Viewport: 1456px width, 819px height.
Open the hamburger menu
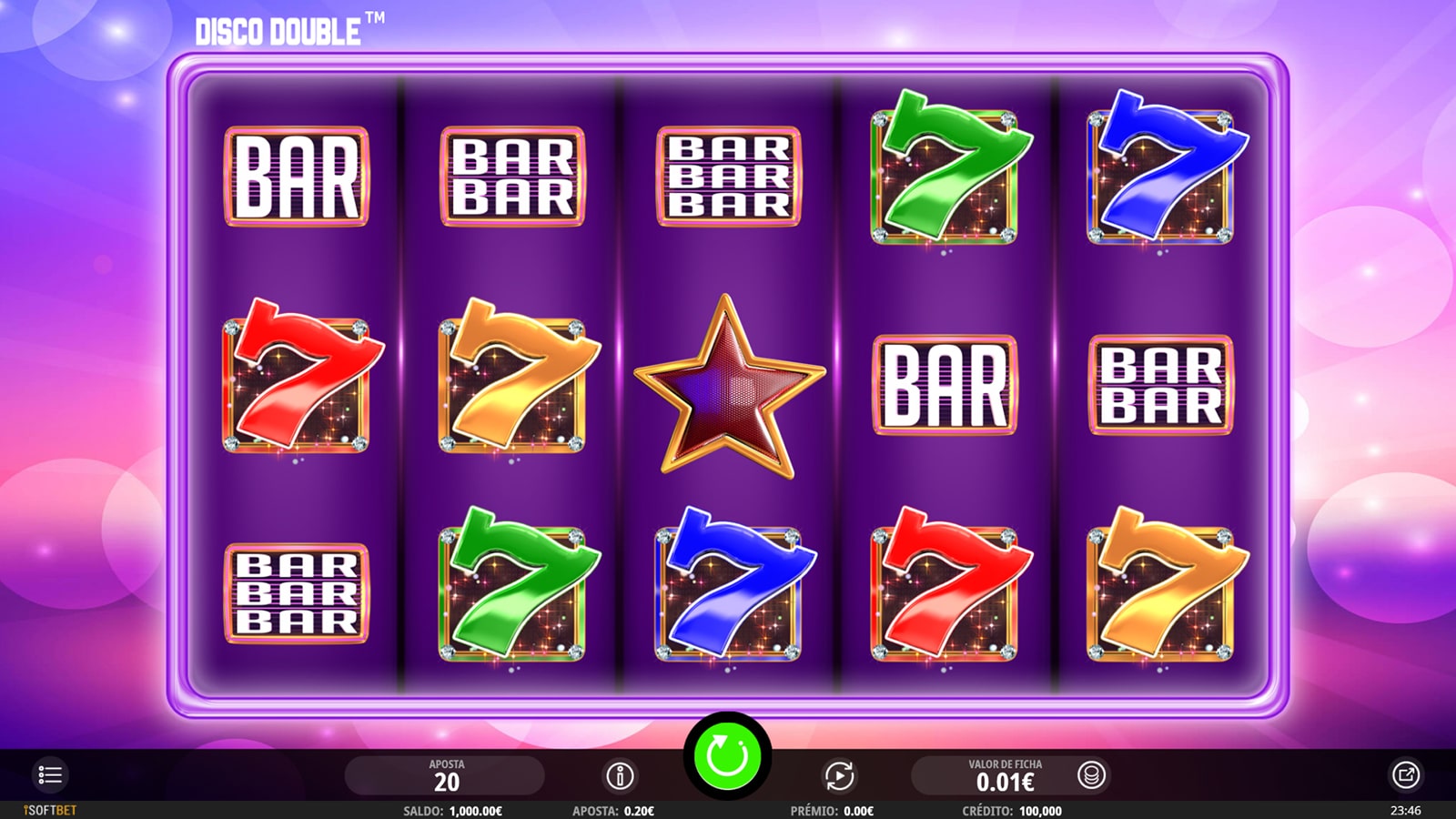pyautogui.click(x=50, y=775)
